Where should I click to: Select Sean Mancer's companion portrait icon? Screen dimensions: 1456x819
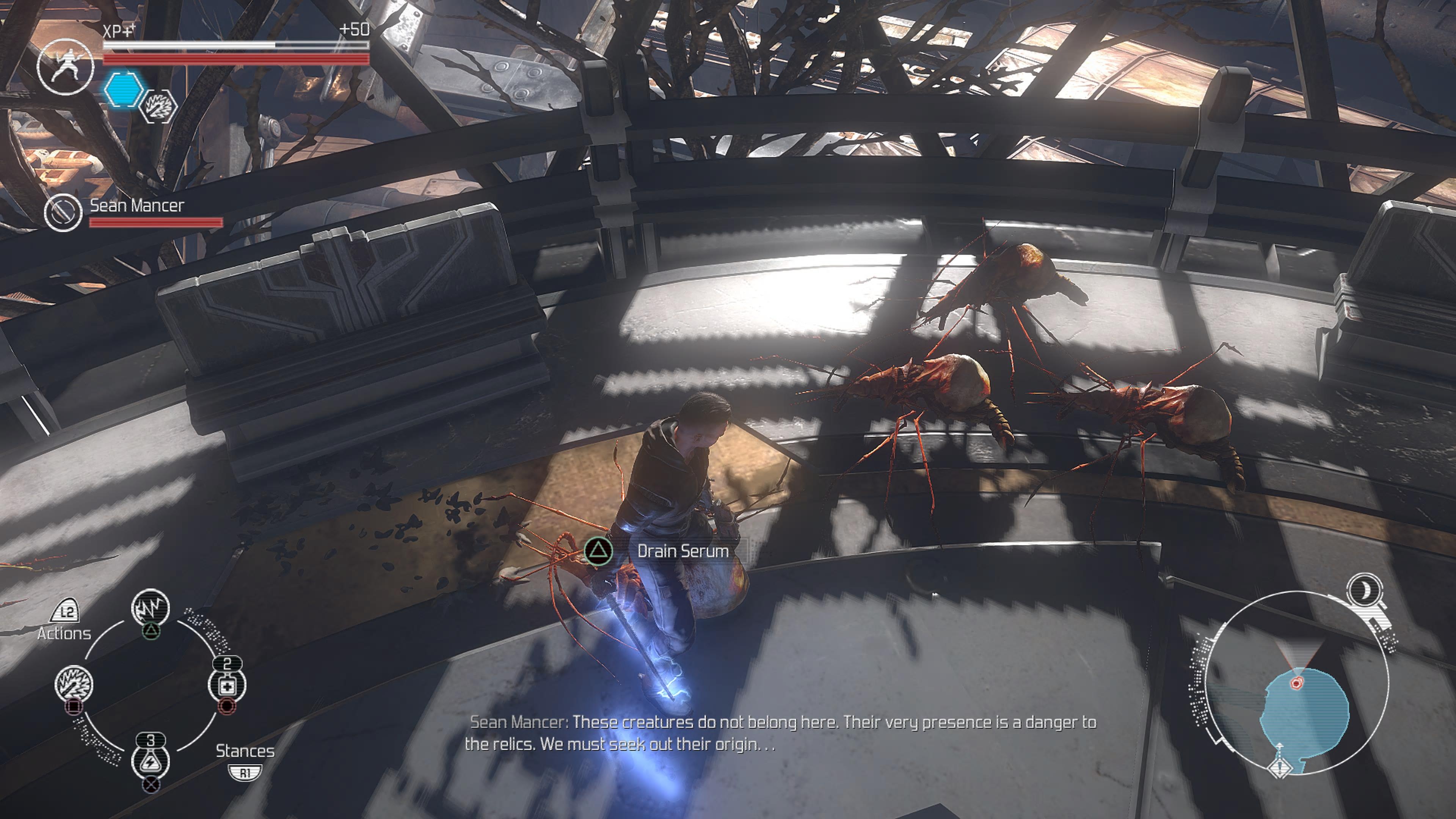point(63,212)
